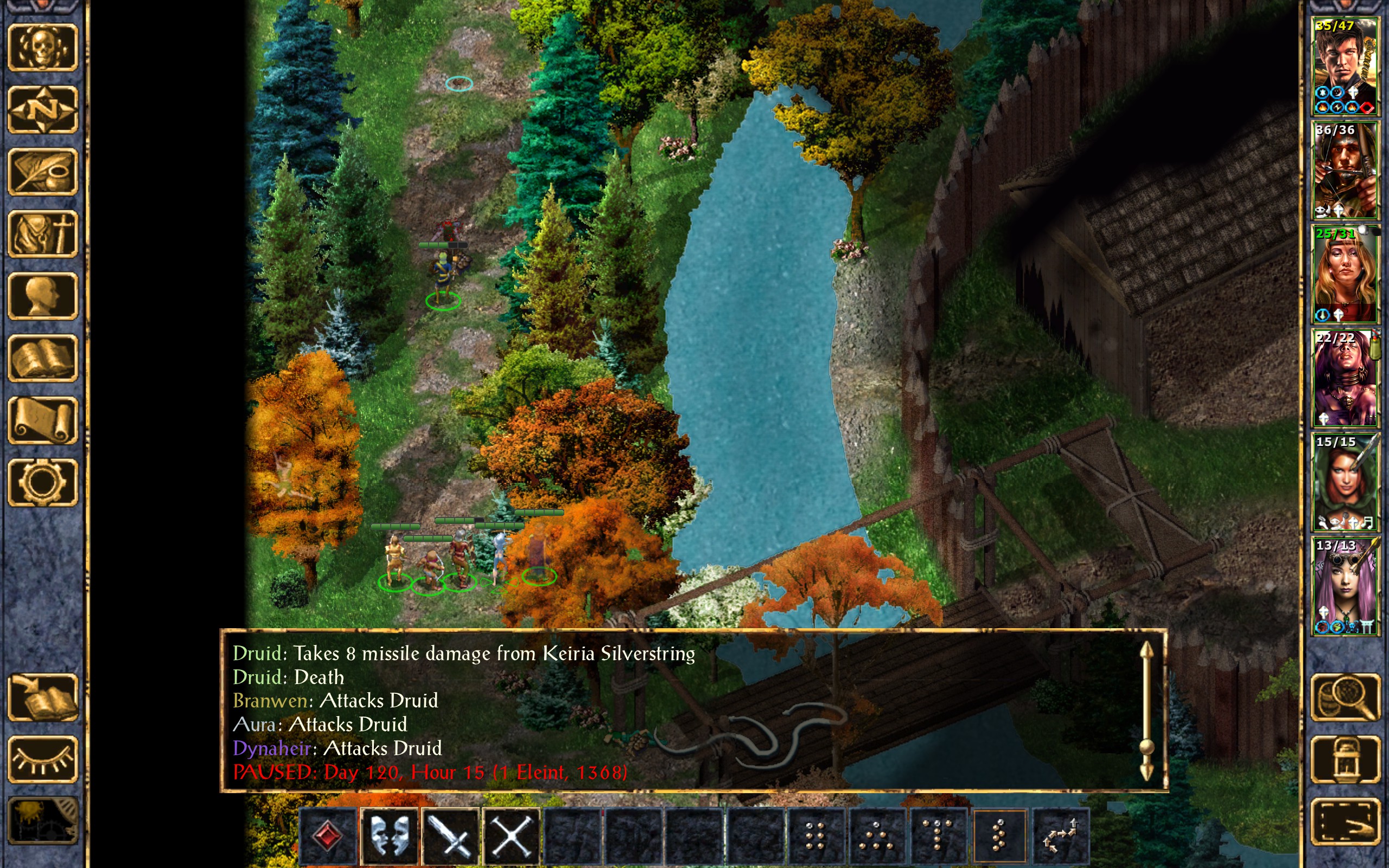Screen dimensions: 1389x868
Task: Click the magnifying glass button
Action: click(x=1345, y=697)
